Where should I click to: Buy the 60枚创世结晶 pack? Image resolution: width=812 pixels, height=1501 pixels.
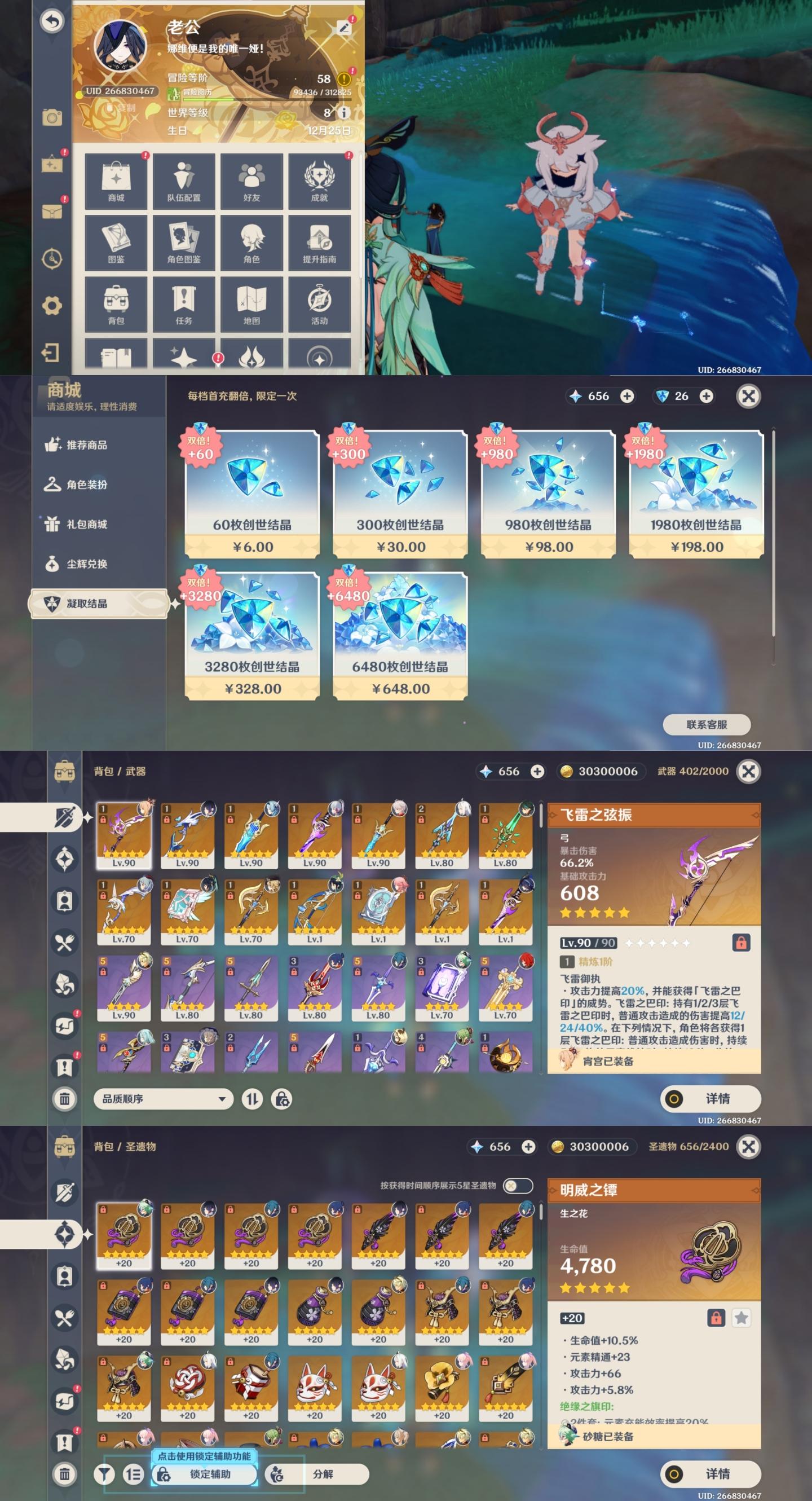tap(252, 494)
